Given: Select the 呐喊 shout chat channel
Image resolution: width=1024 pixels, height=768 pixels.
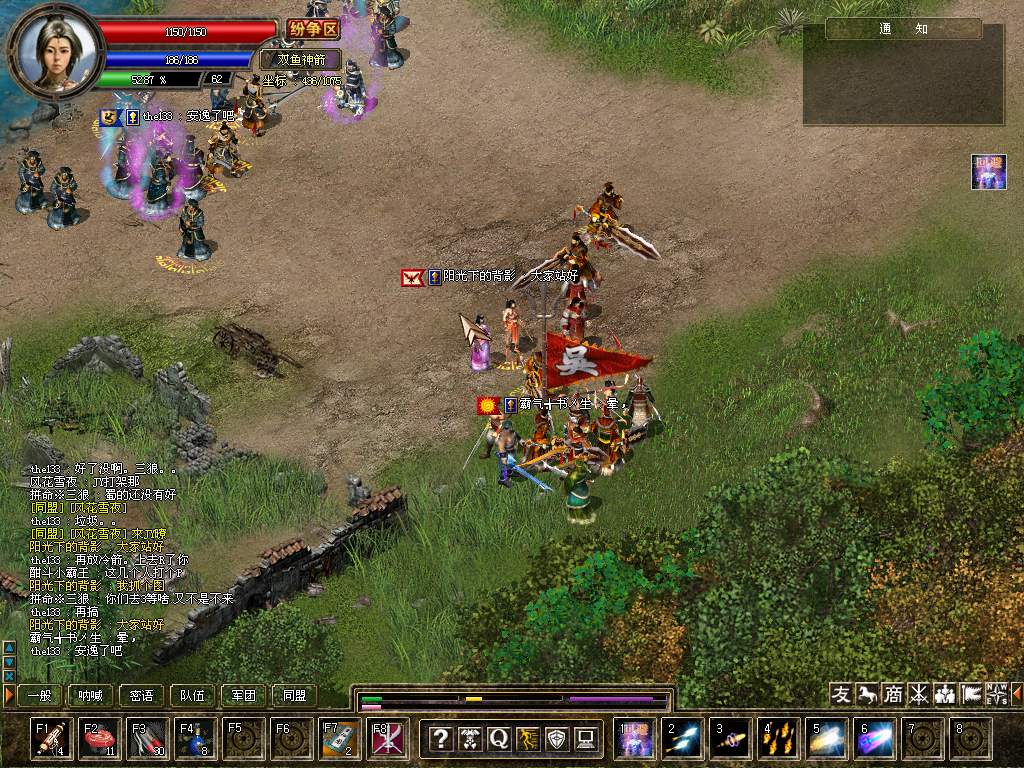Looking at the screenshot, I should (x=91, y=695).
